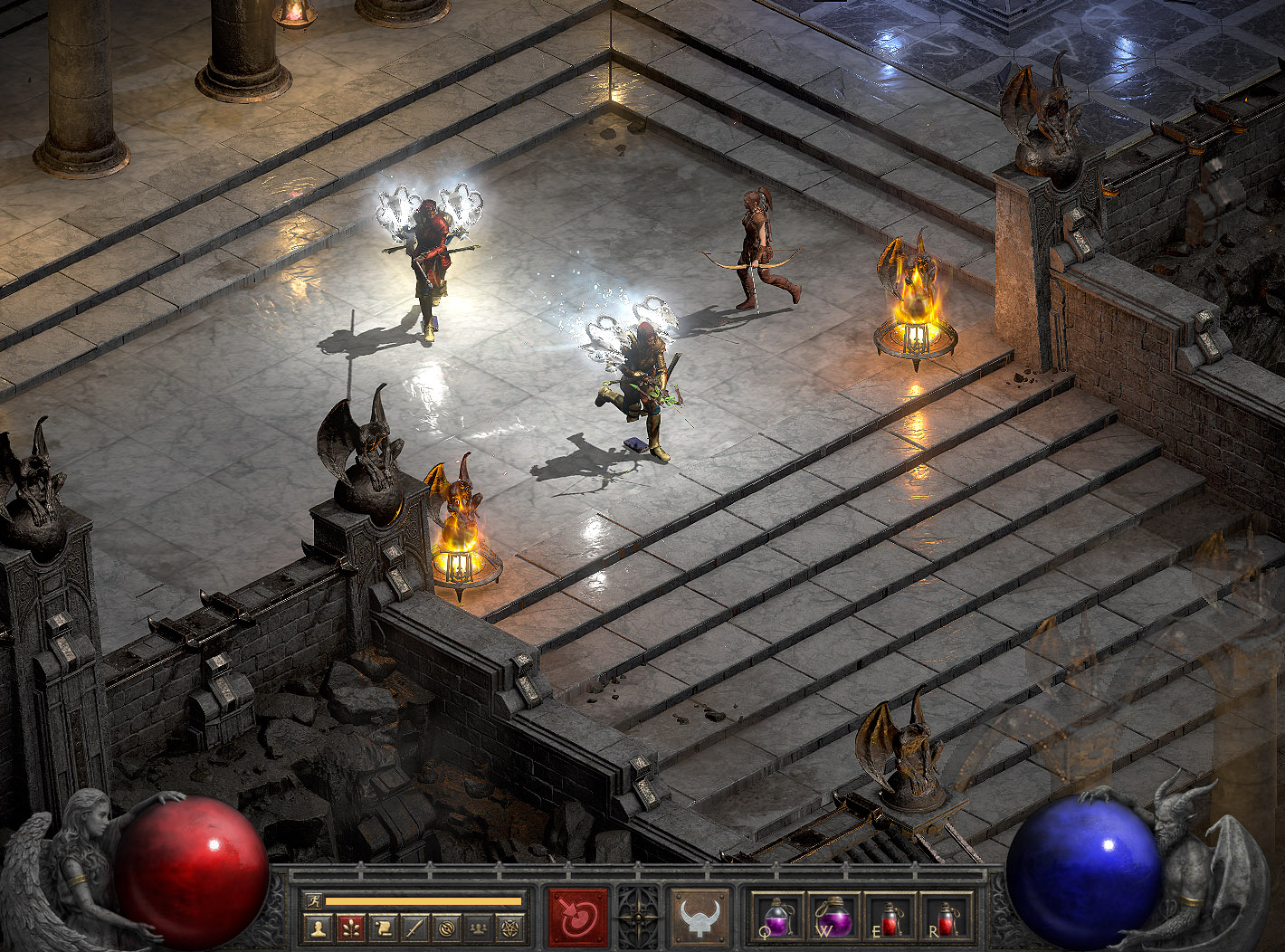This screenshot has width=1285, height=952.
Task: Click the ornate center mini-panel button
Action: coord(639,917)
